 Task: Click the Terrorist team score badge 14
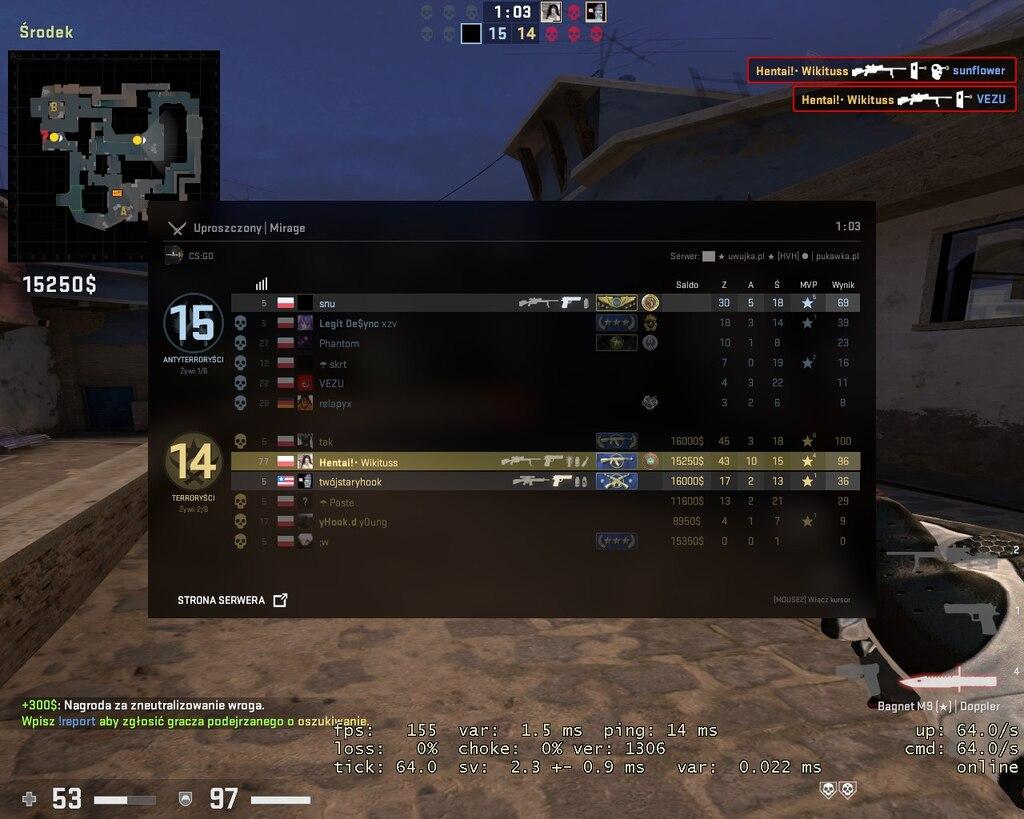(193, 461)
